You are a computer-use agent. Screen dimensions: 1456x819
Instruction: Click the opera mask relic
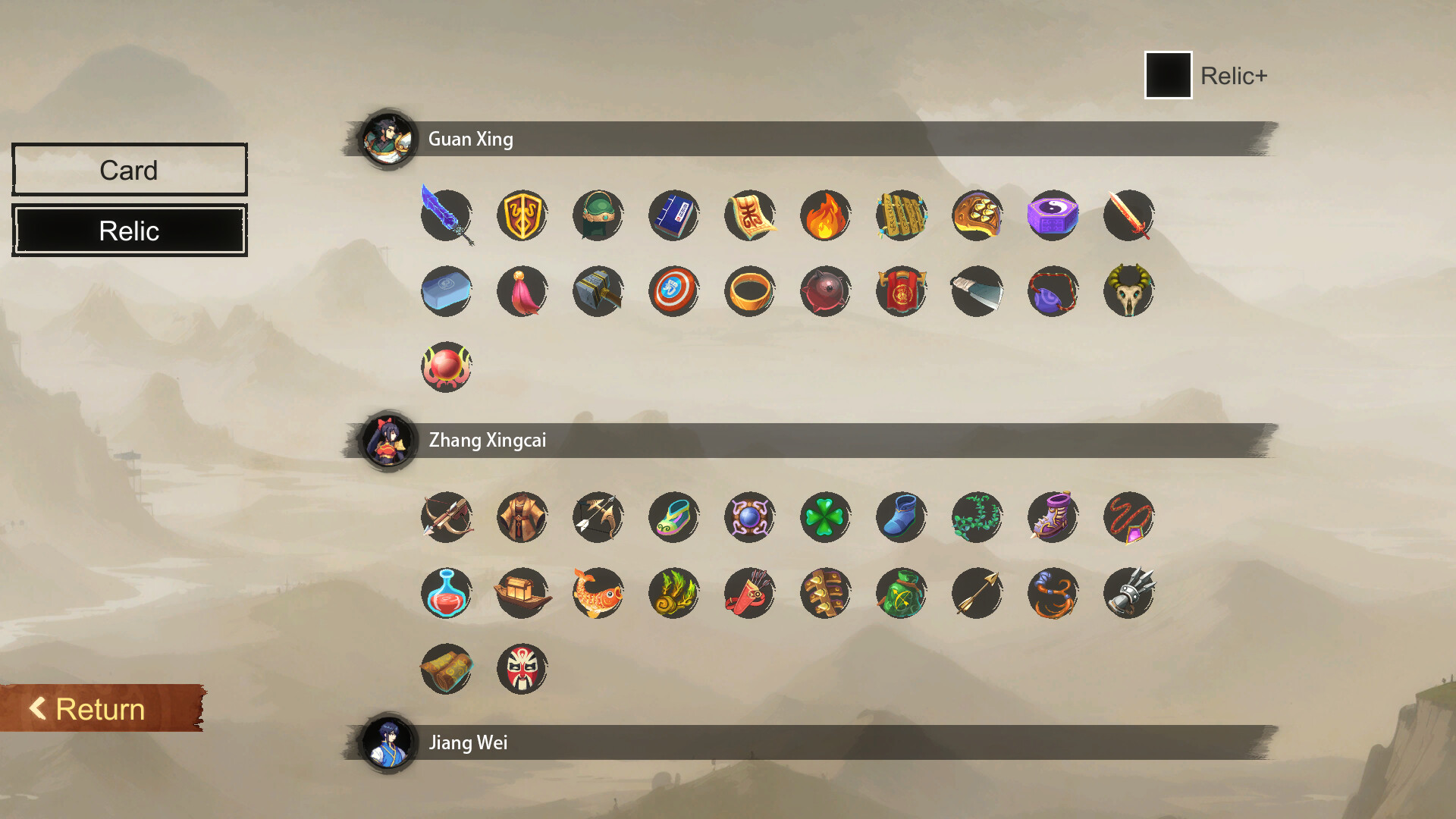click(x=522, y=669)
